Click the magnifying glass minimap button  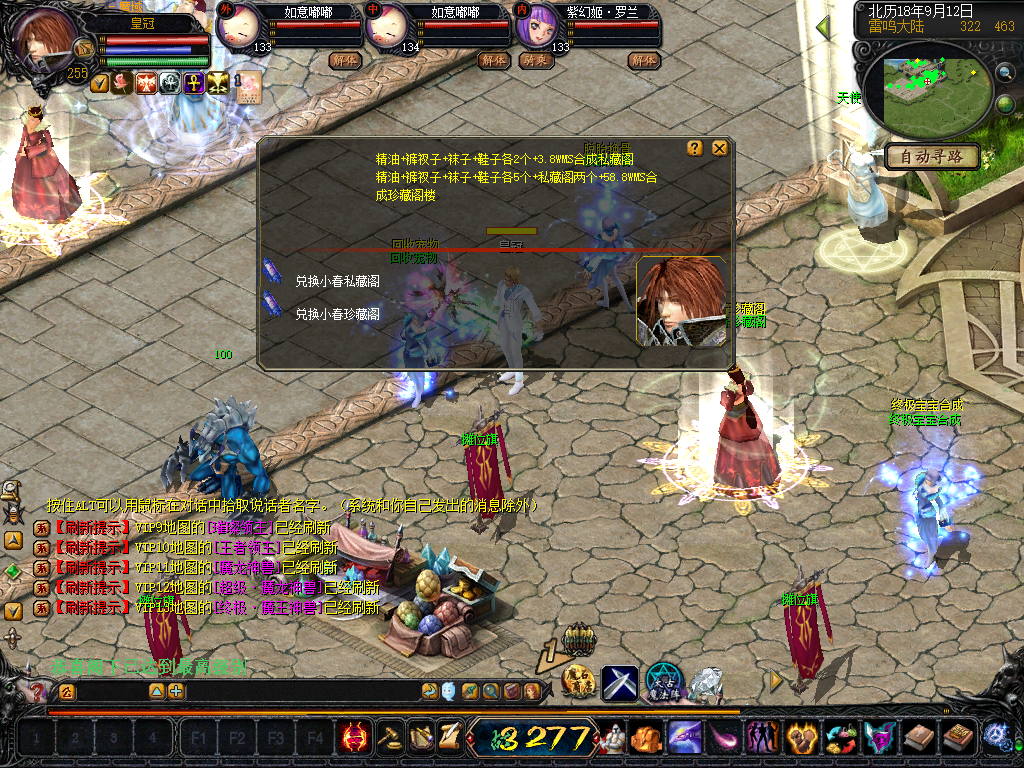coord(1005,72)
